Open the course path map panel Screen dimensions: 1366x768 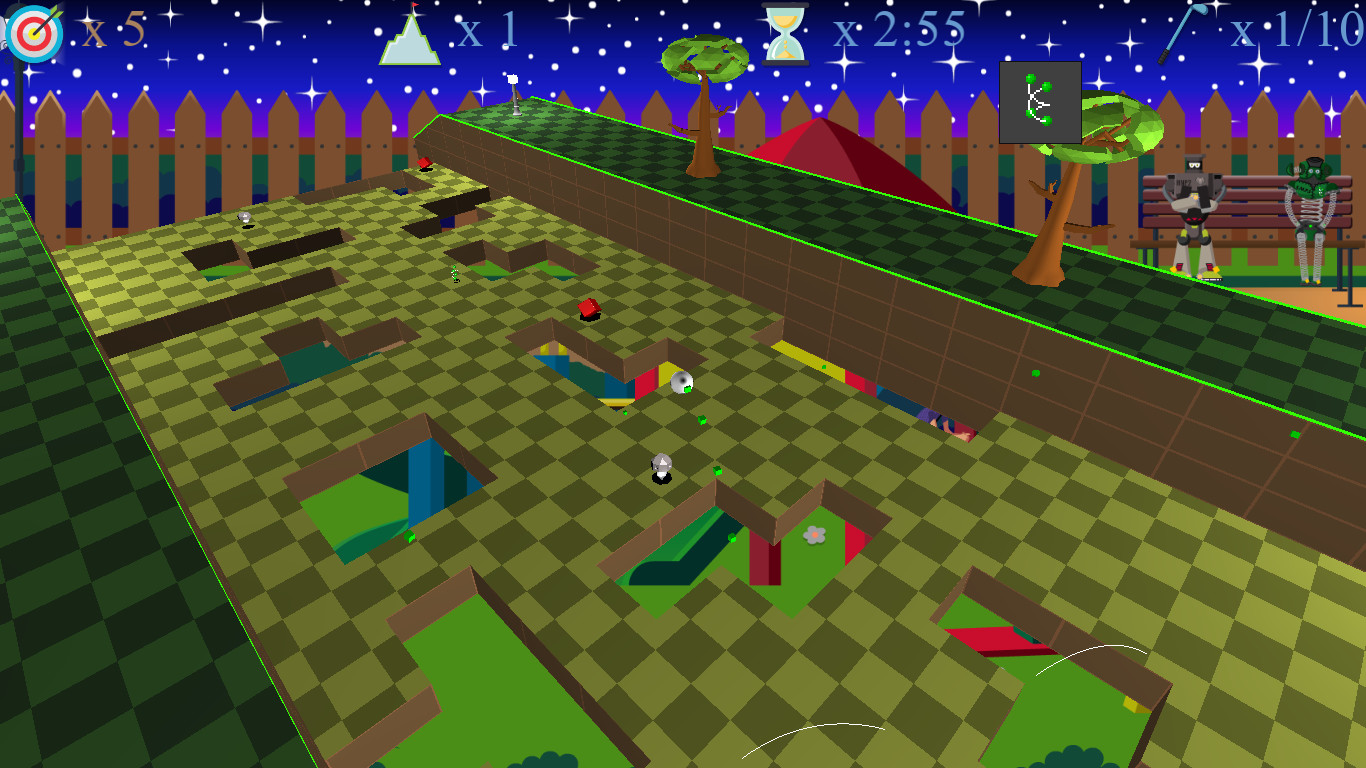(1040, 103)
